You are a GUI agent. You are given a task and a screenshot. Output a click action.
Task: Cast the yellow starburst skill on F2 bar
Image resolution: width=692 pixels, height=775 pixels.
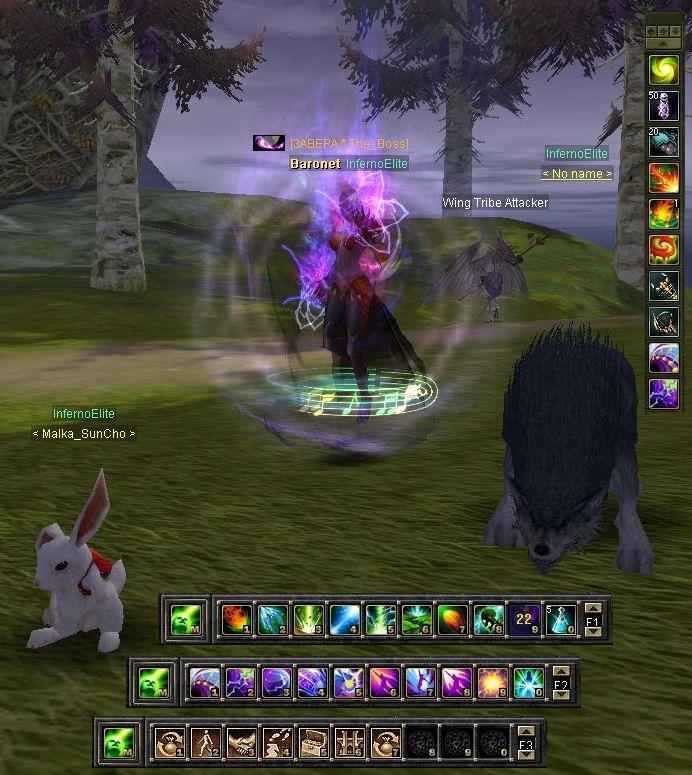coord(492,683)
